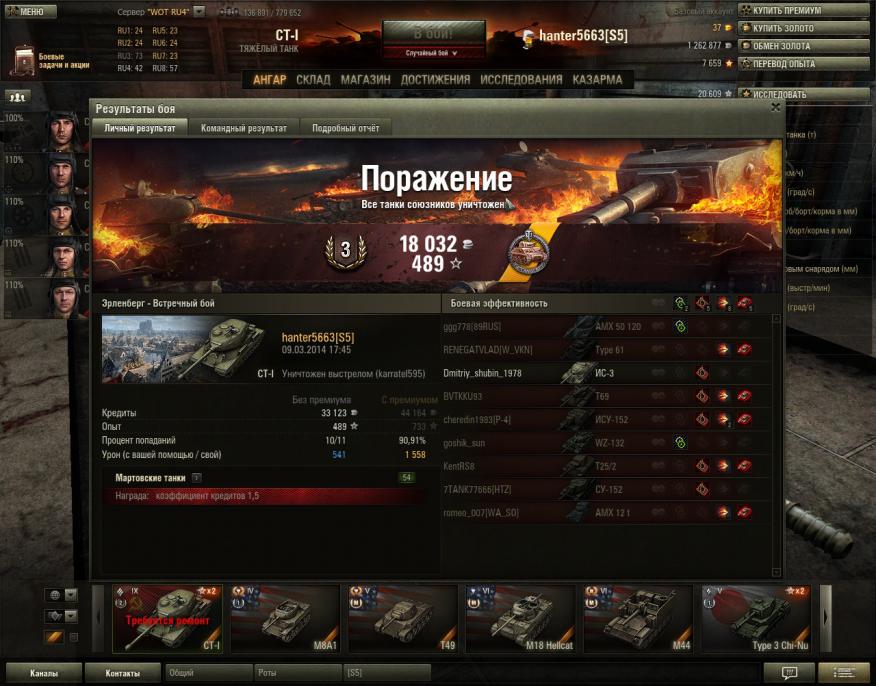This screenshot has height=686, width=876.
Task: Visit the КАЗАРМА
Action: coord(598,80)
